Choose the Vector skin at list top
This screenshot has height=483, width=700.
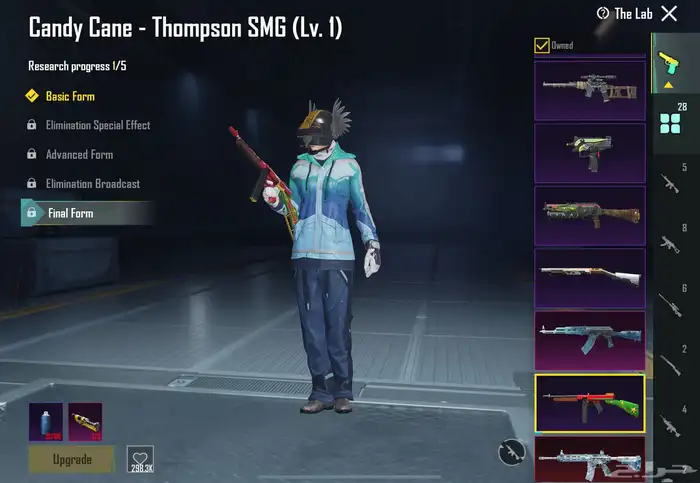click(589, 89)
